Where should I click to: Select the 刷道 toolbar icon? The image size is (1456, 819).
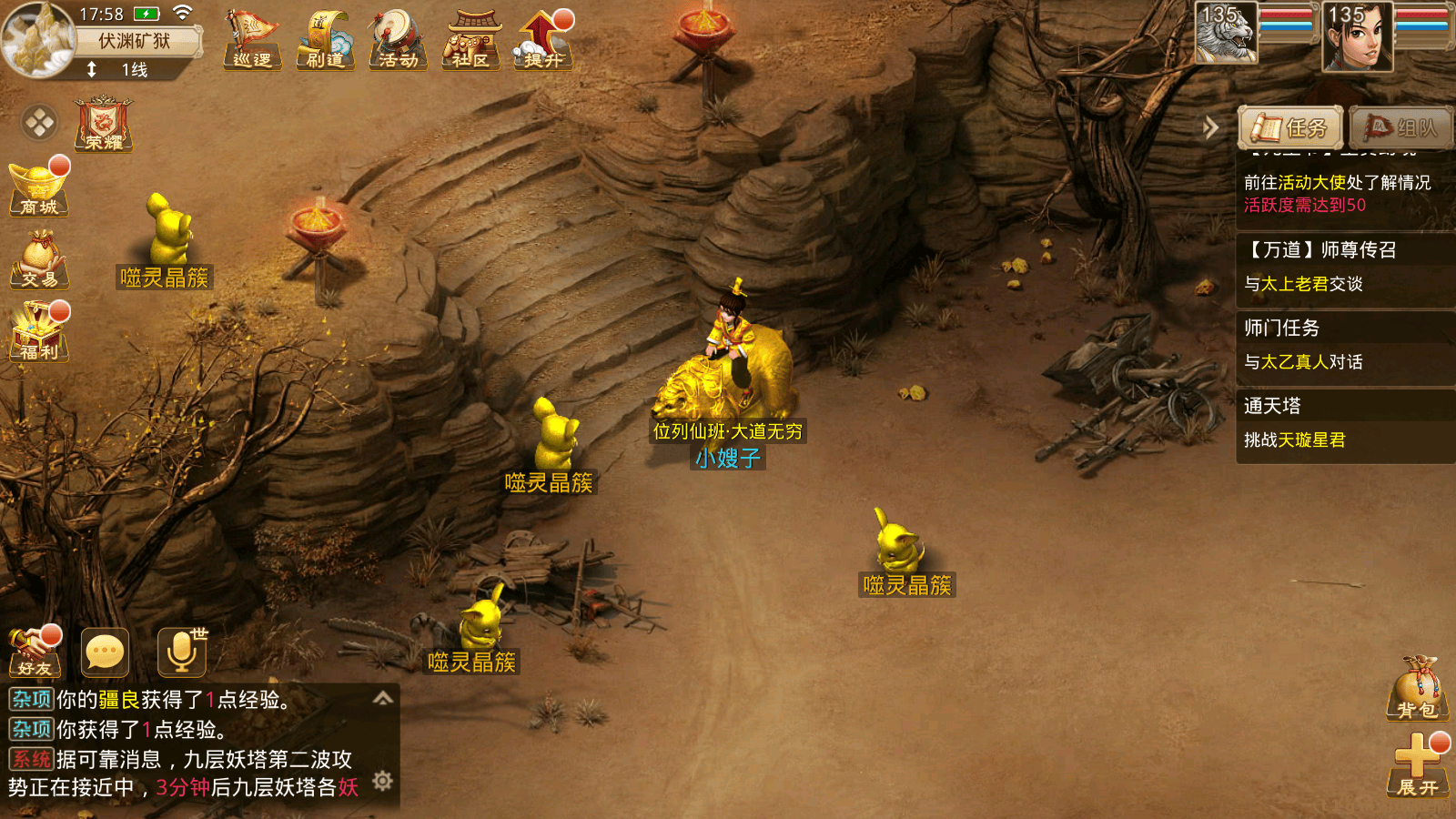tap(325, 38)
